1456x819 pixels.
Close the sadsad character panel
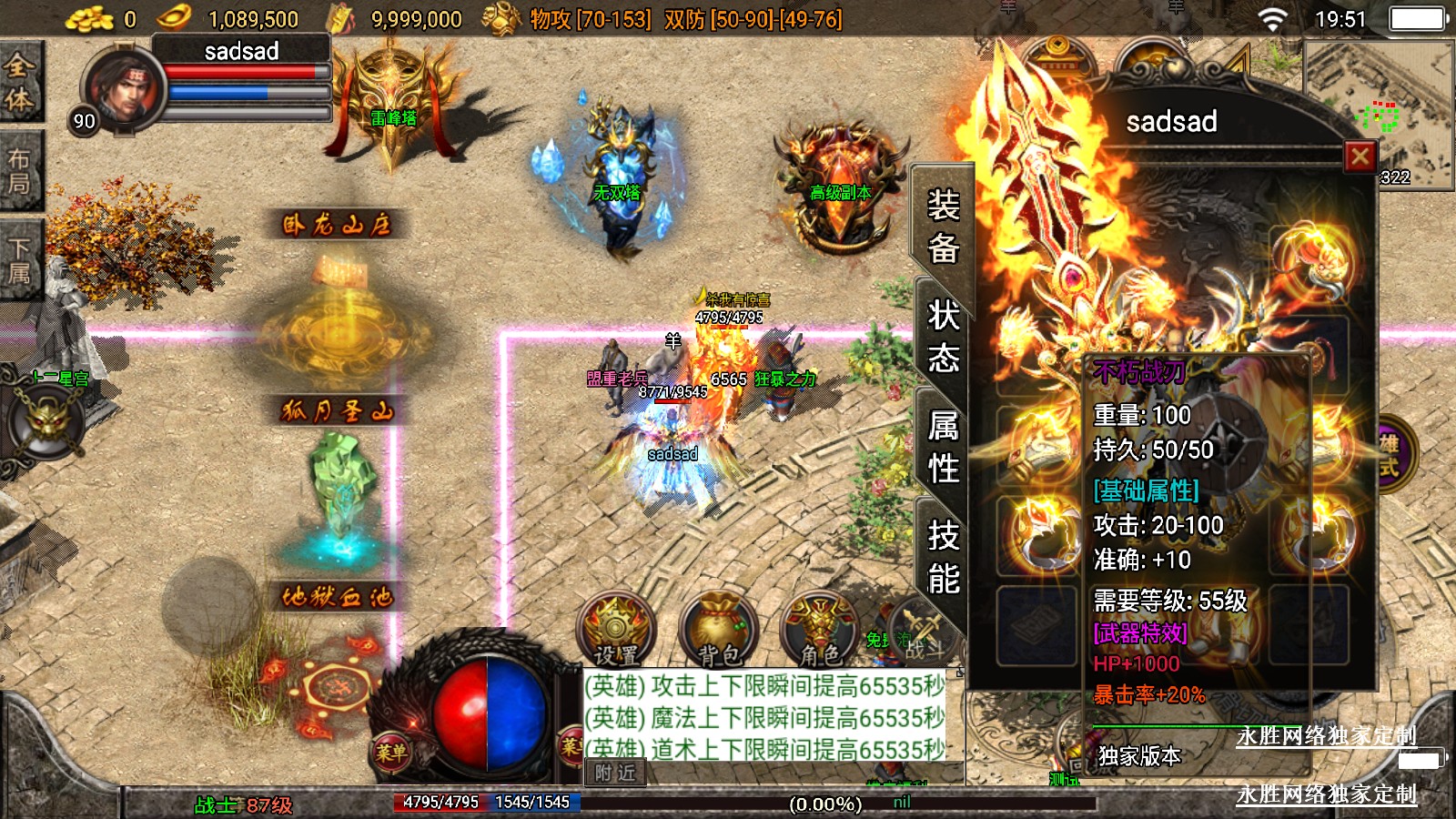click(1360, 157)
